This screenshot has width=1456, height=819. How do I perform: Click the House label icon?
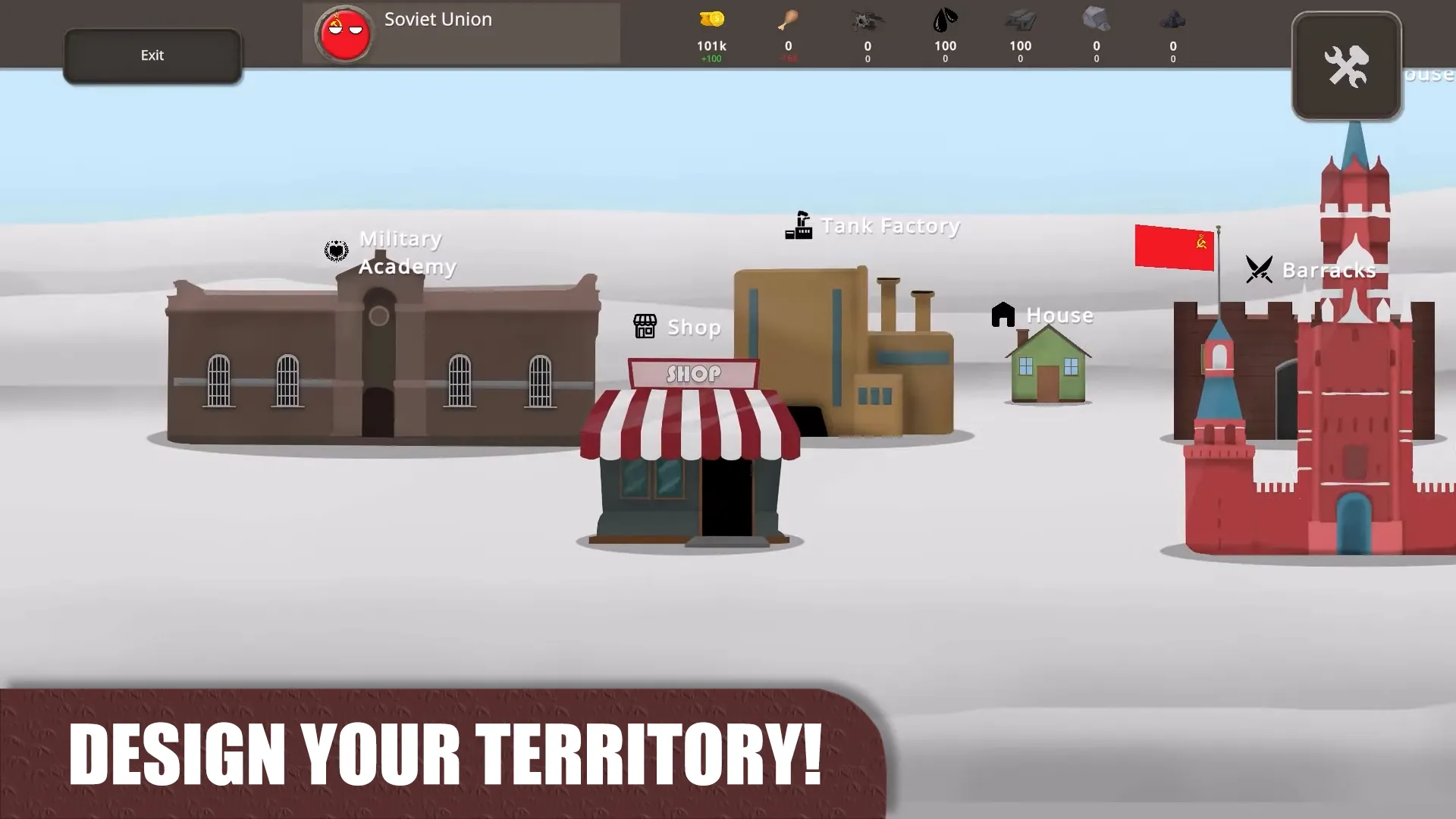coord(1003,314)
